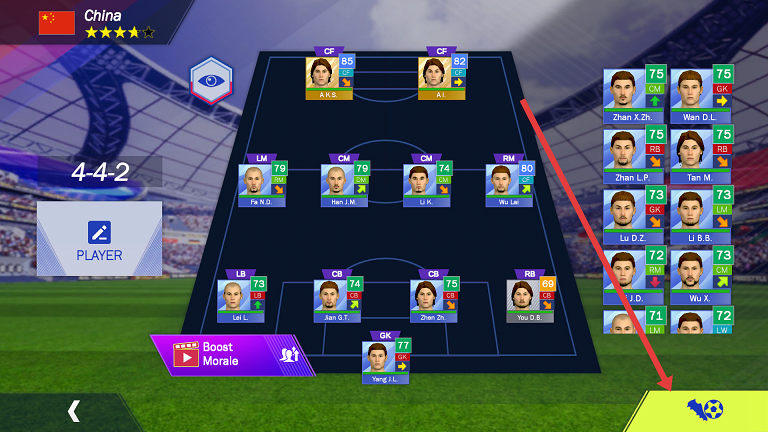Viewport: 768px width, 432px height.
Task: Start the match with the yellow ball button
Action: (x=704, y=409)
